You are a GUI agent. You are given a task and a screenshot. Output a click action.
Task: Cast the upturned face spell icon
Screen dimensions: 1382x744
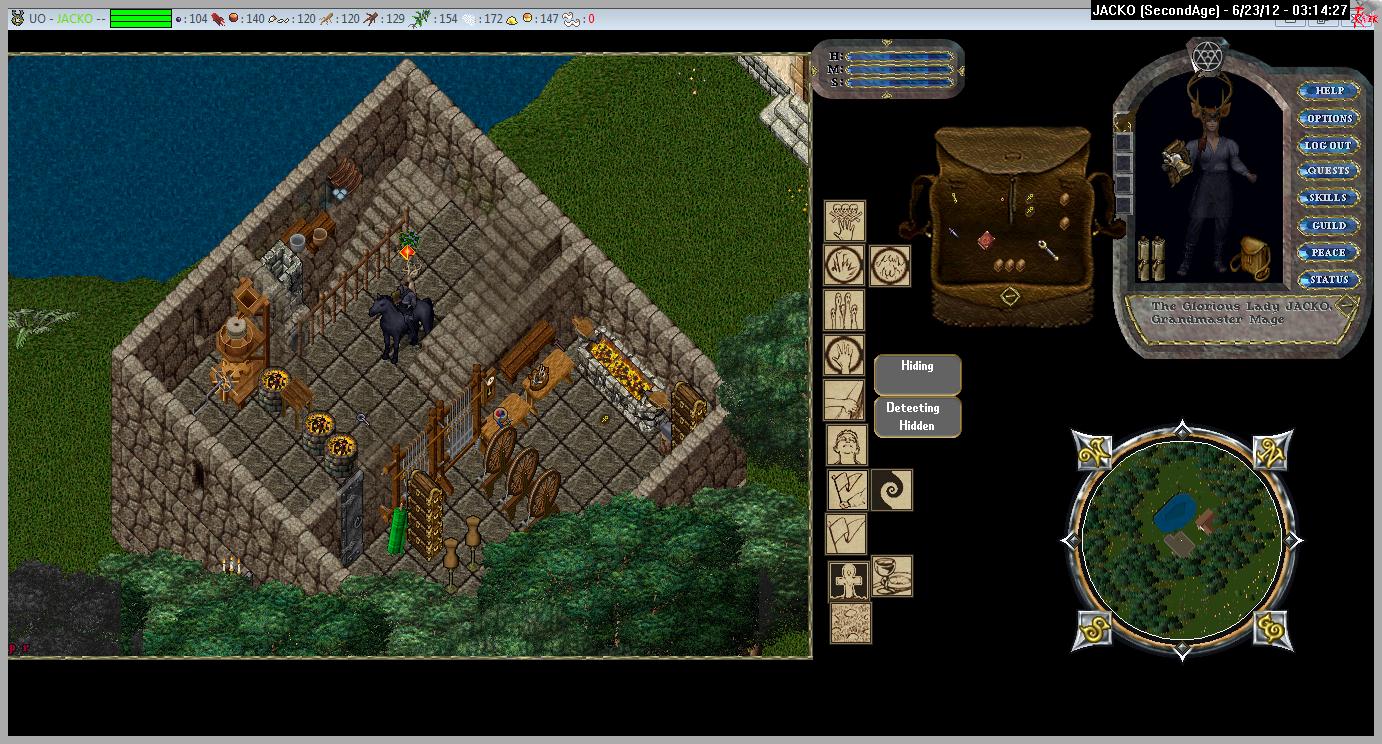click(846, 444)
